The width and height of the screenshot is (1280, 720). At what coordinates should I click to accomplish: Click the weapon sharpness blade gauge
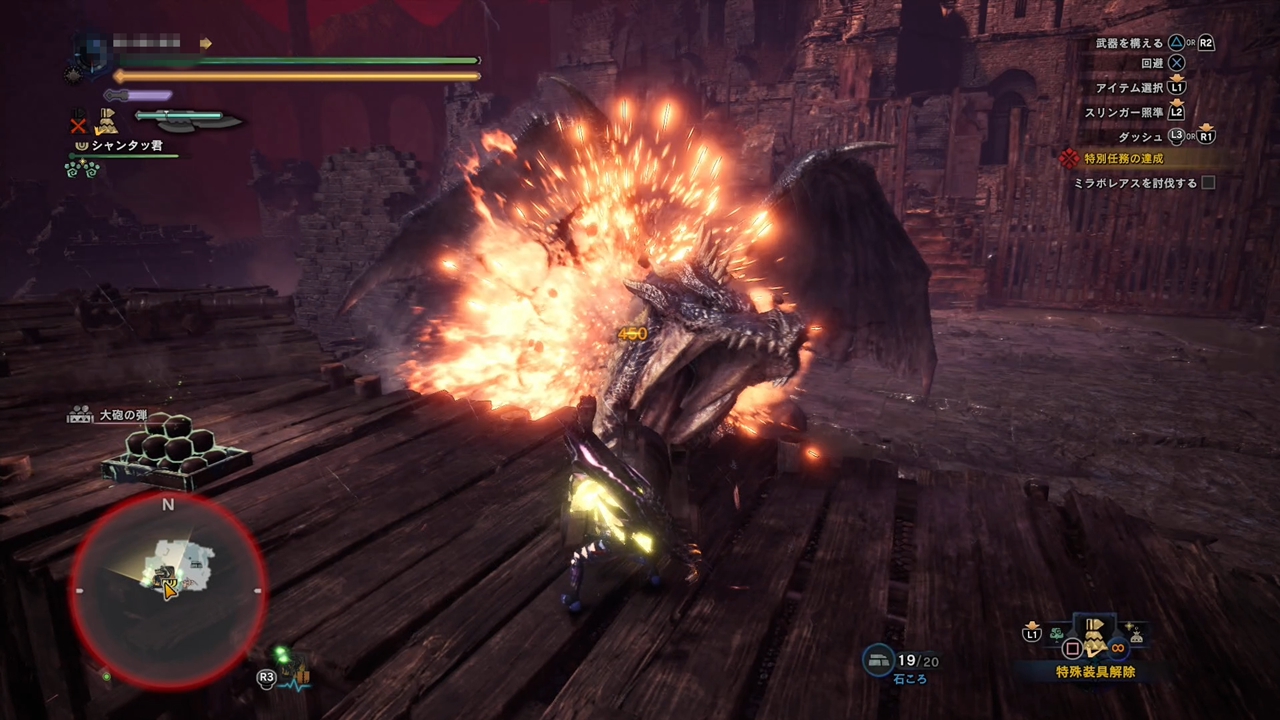189,121
